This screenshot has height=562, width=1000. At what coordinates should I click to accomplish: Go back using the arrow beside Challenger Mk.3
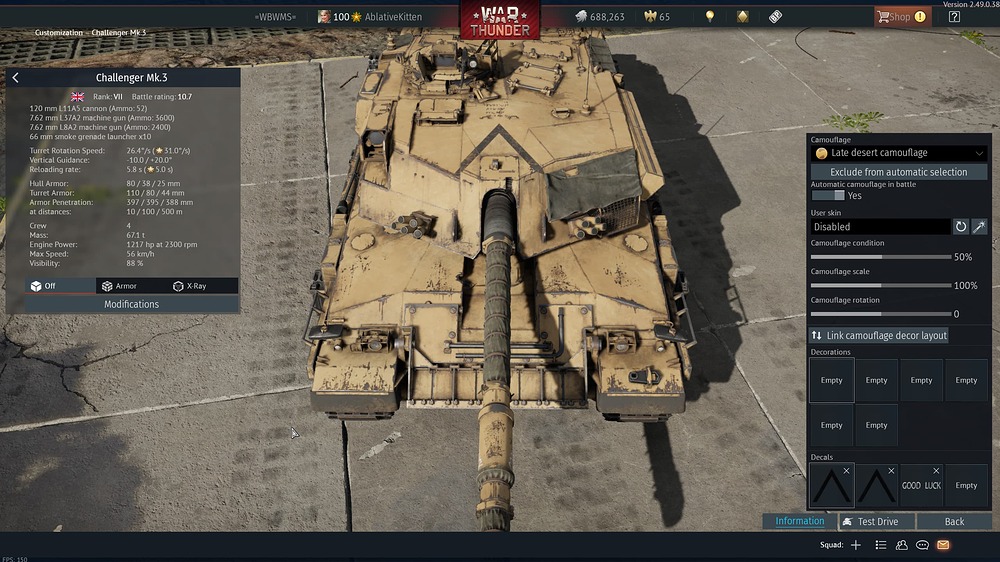coord(15,78)
